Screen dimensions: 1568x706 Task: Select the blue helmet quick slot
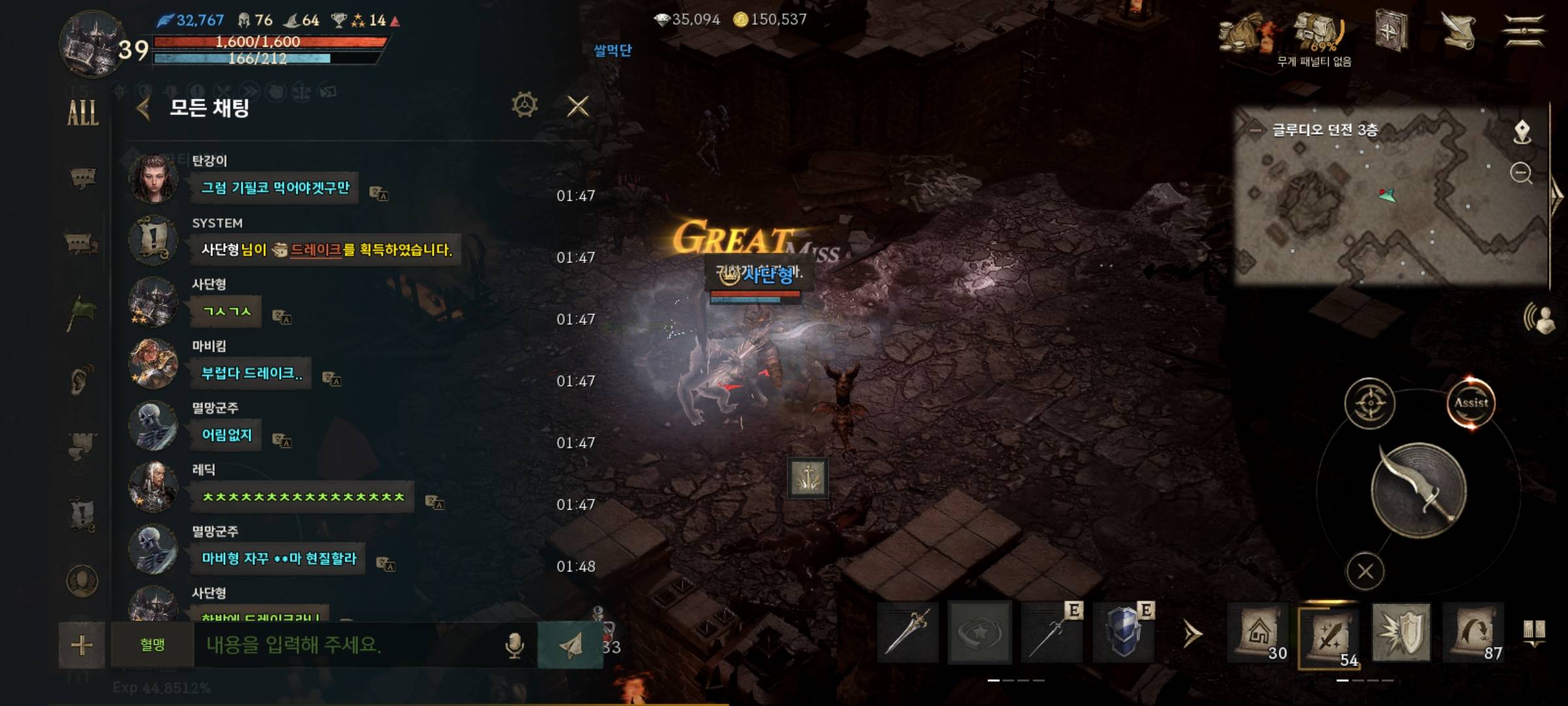pos(1123,633)
